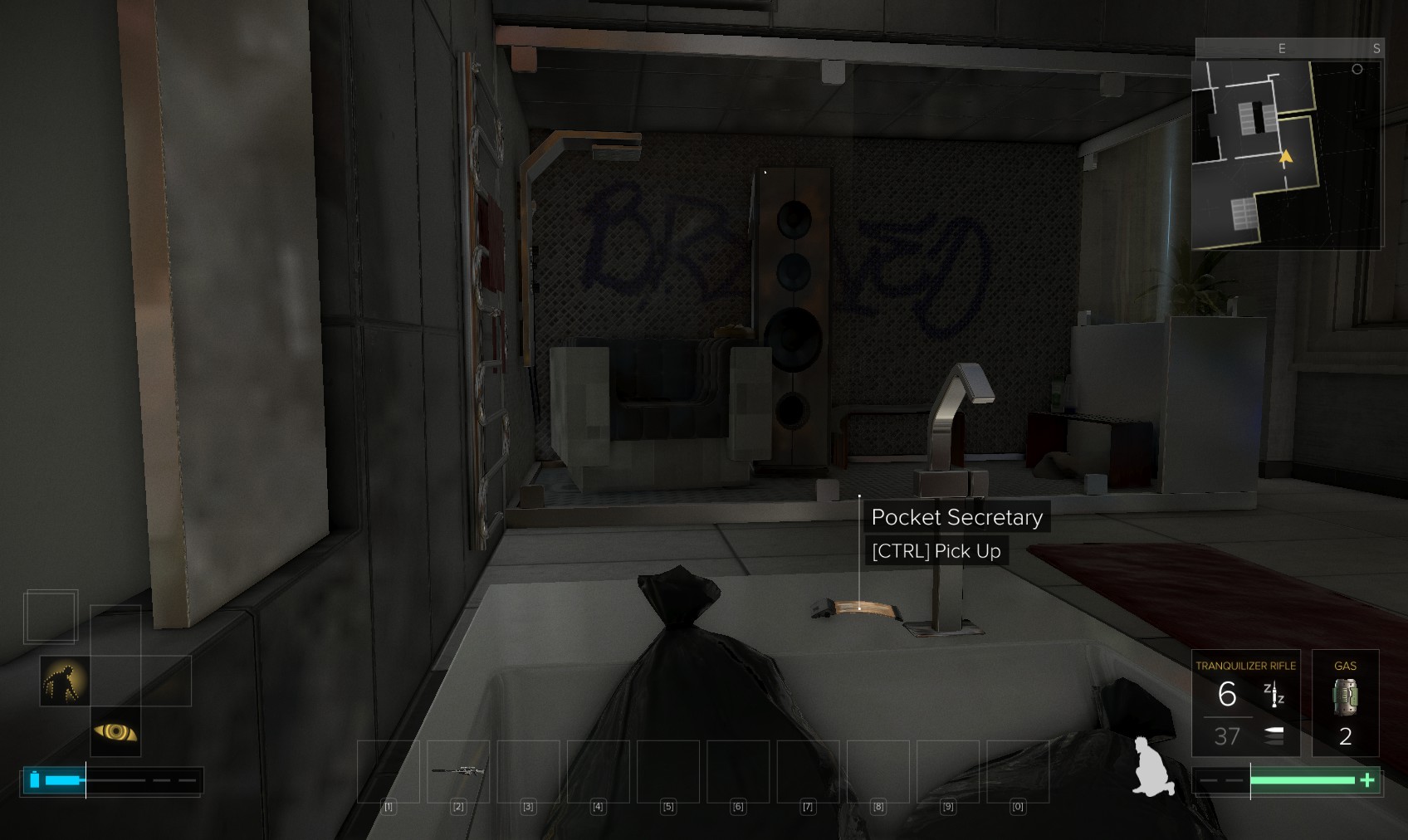Select the tranquilizer rifle hotbar slot
The width and height of the screenshot is (1408, 840).
[458, 771]
